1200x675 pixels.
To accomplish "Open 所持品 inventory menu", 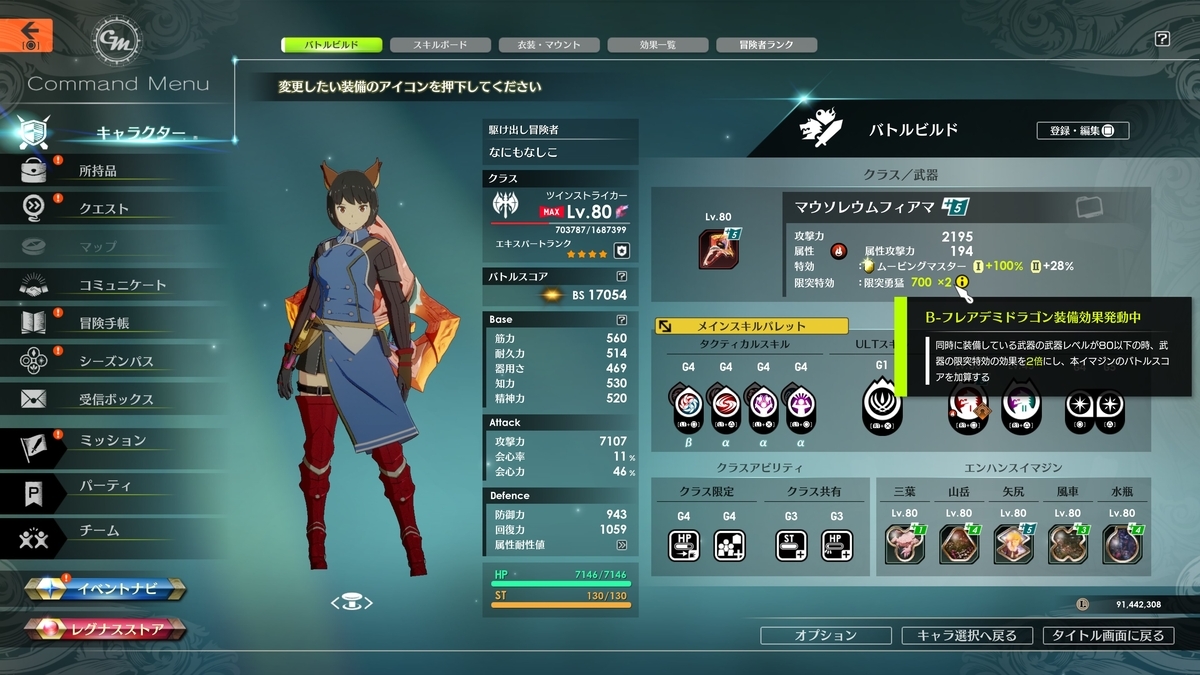I will tap(98, 171).
